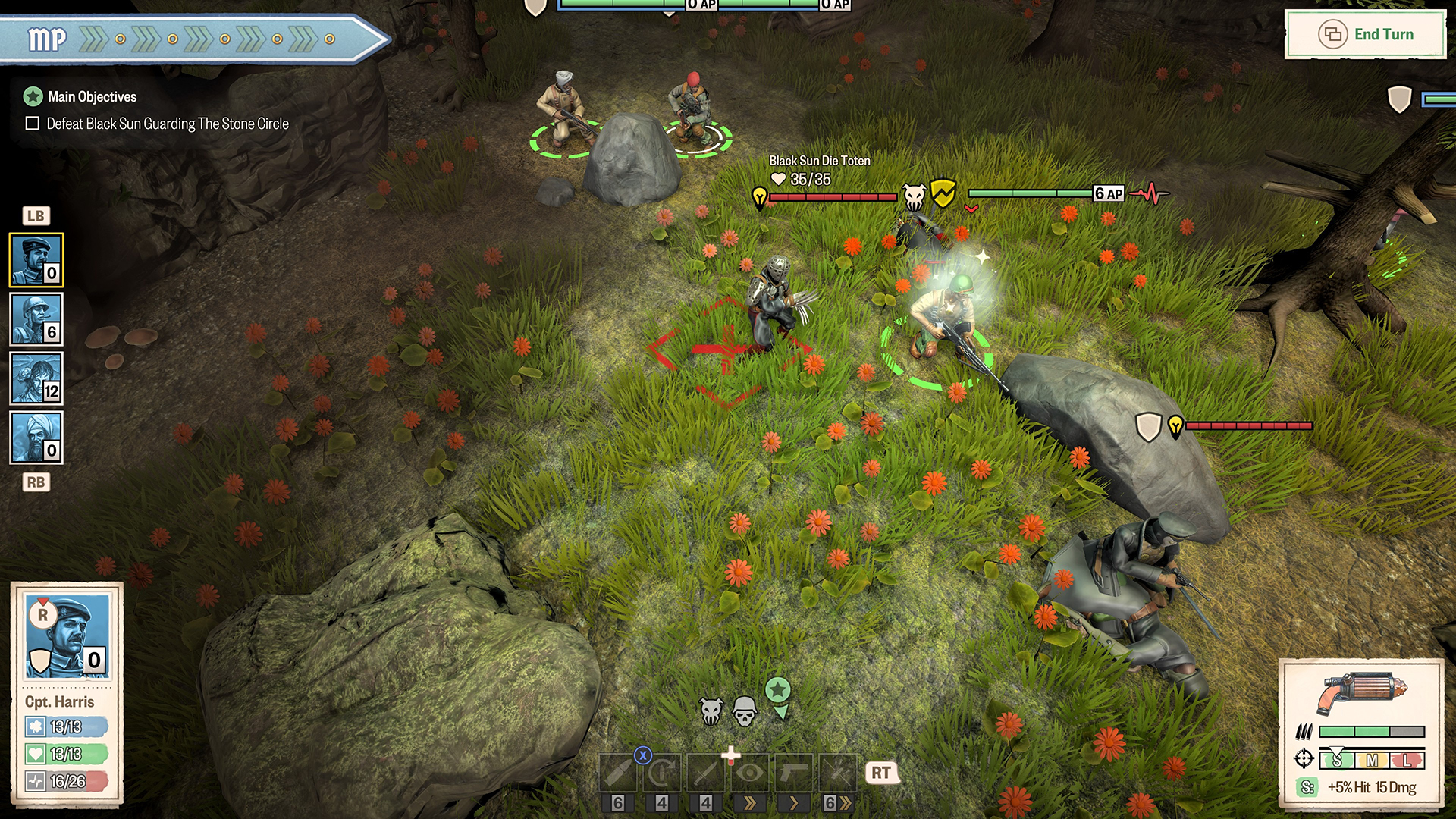Image resolution: width=1456 pixels, height=819 pixels.
Task: Use the reload ability icon
Action: (662, 773)
